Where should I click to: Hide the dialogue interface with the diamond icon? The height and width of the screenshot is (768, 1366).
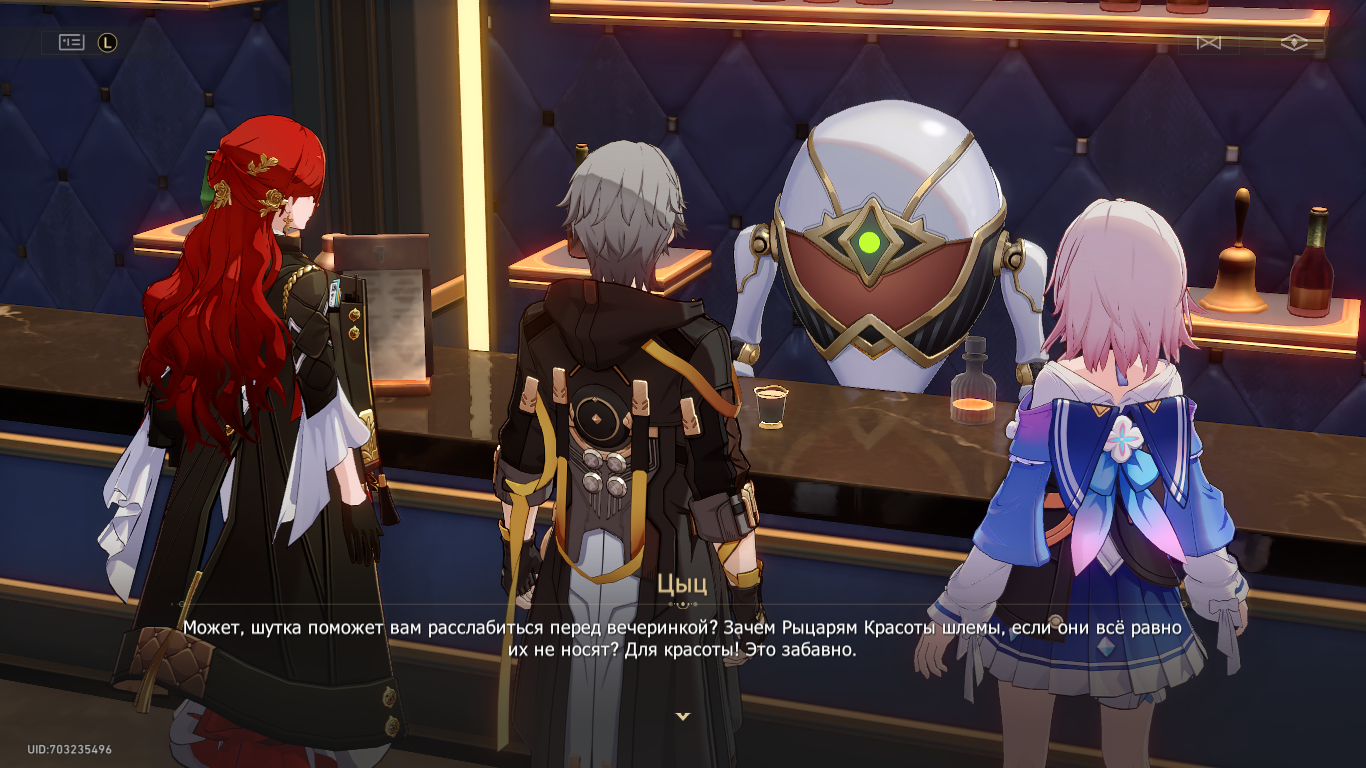pos(1294,43)
